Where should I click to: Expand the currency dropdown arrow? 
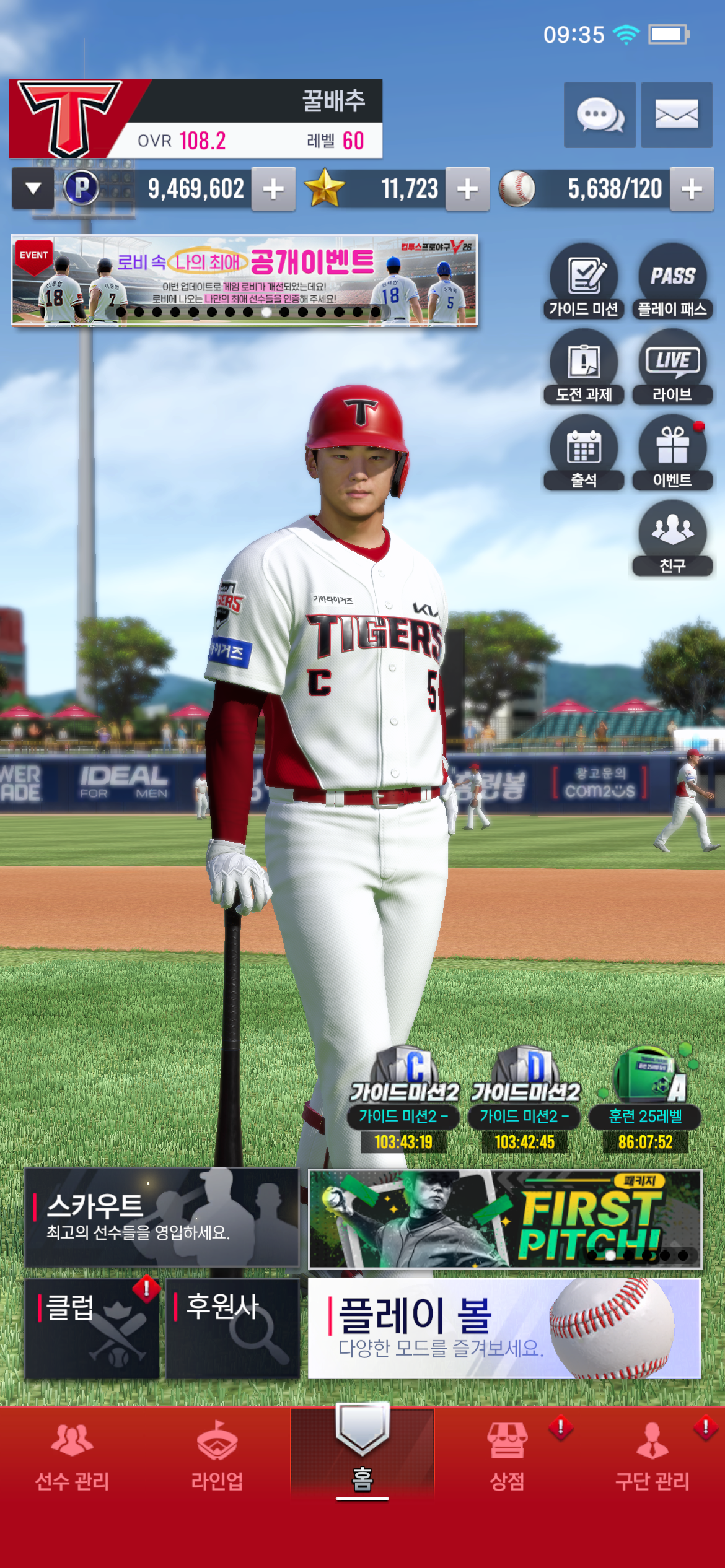click(x=33, y=188)
